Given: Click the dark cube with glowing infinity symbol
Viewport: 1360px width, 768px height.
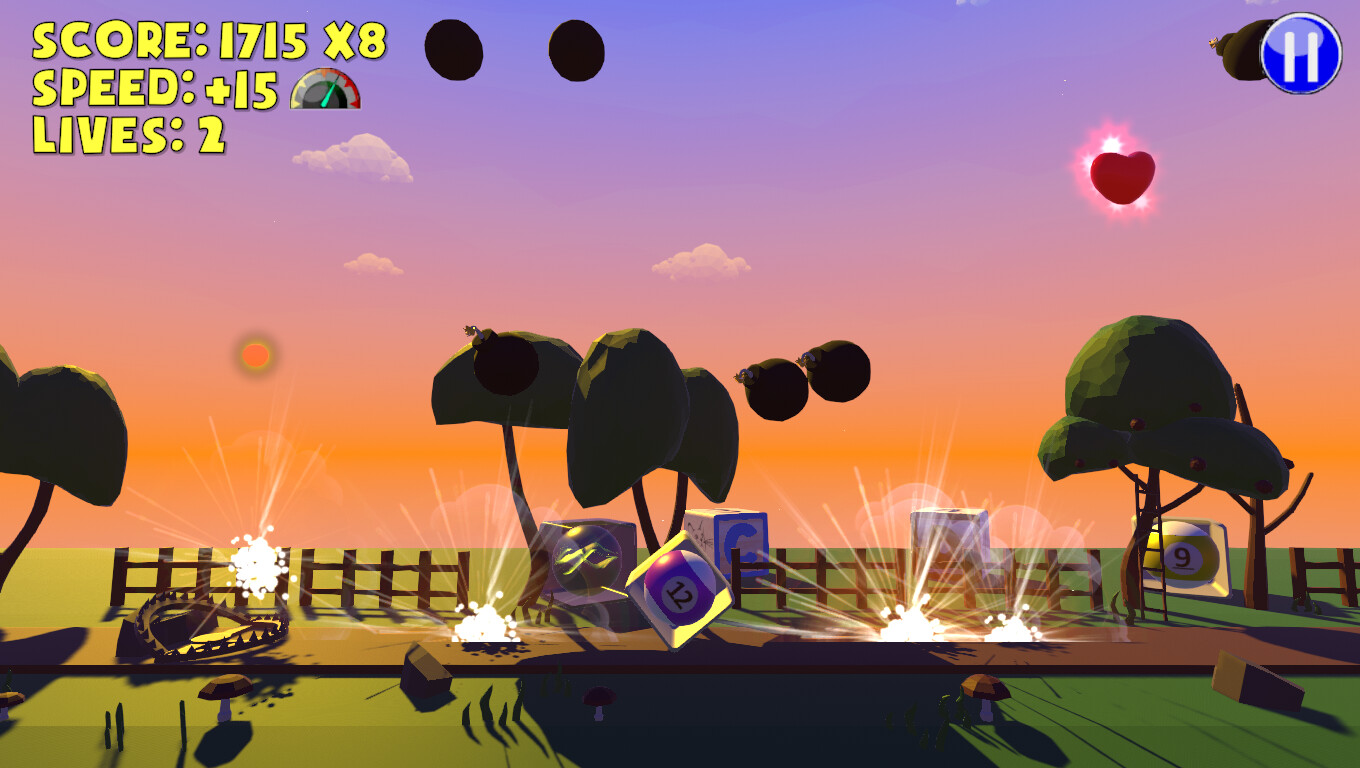Looking at the screenshot, I should coord(585,560).
